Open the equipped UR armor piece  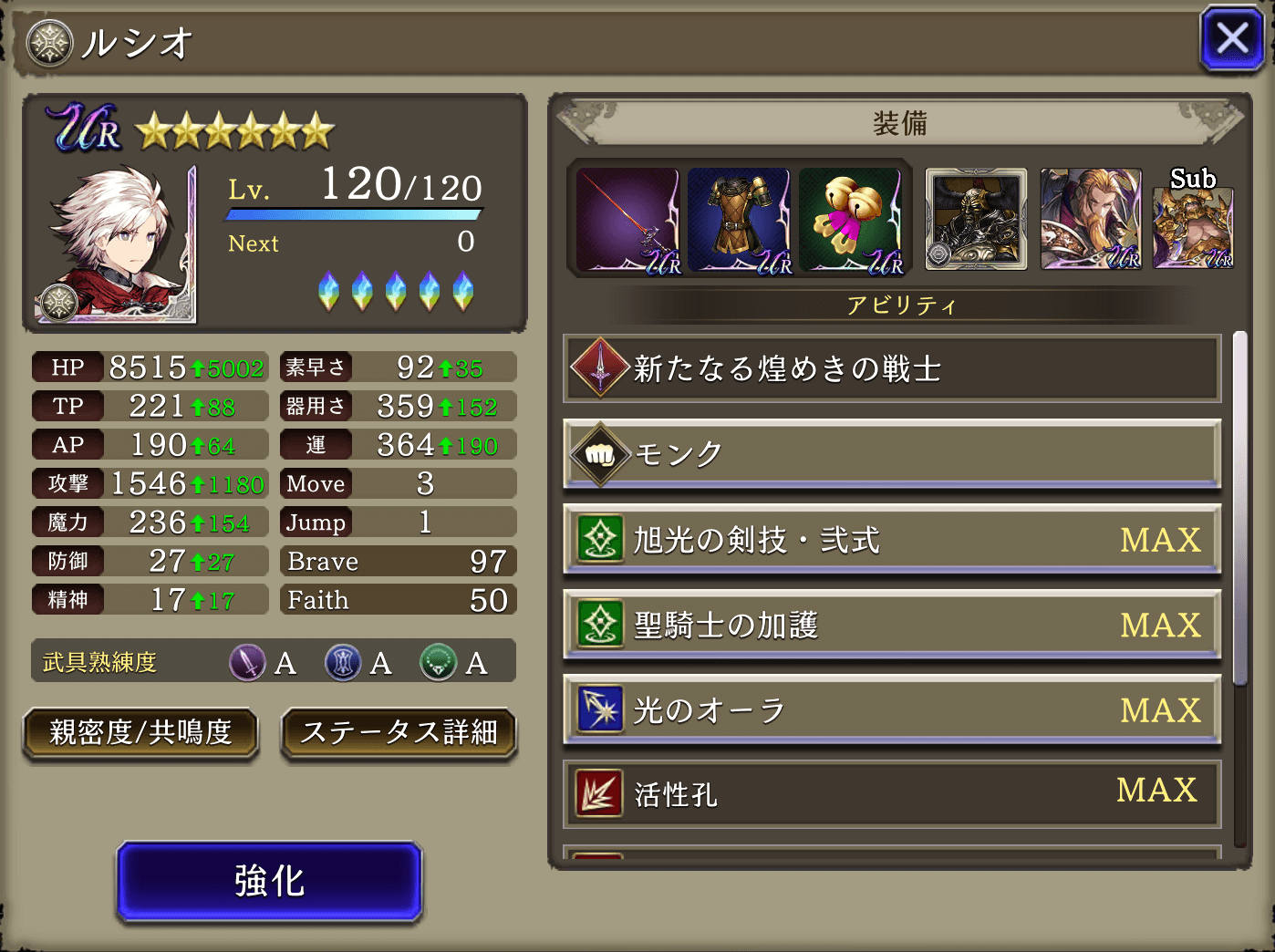pyautogui.click(x=740, y=219)
